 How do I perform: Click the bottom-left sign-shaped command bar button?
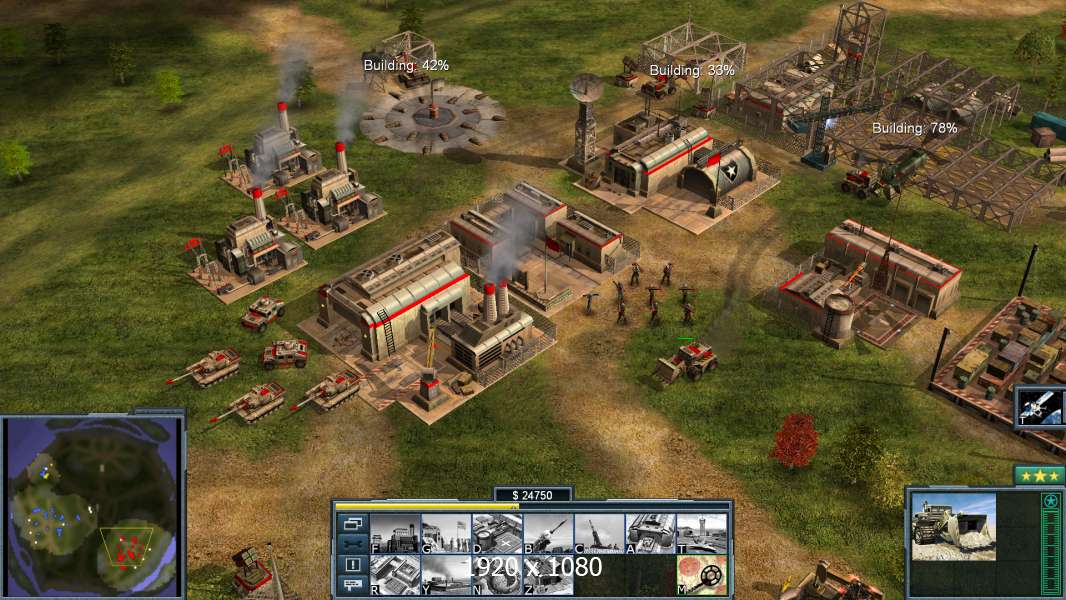coord(352,586)
